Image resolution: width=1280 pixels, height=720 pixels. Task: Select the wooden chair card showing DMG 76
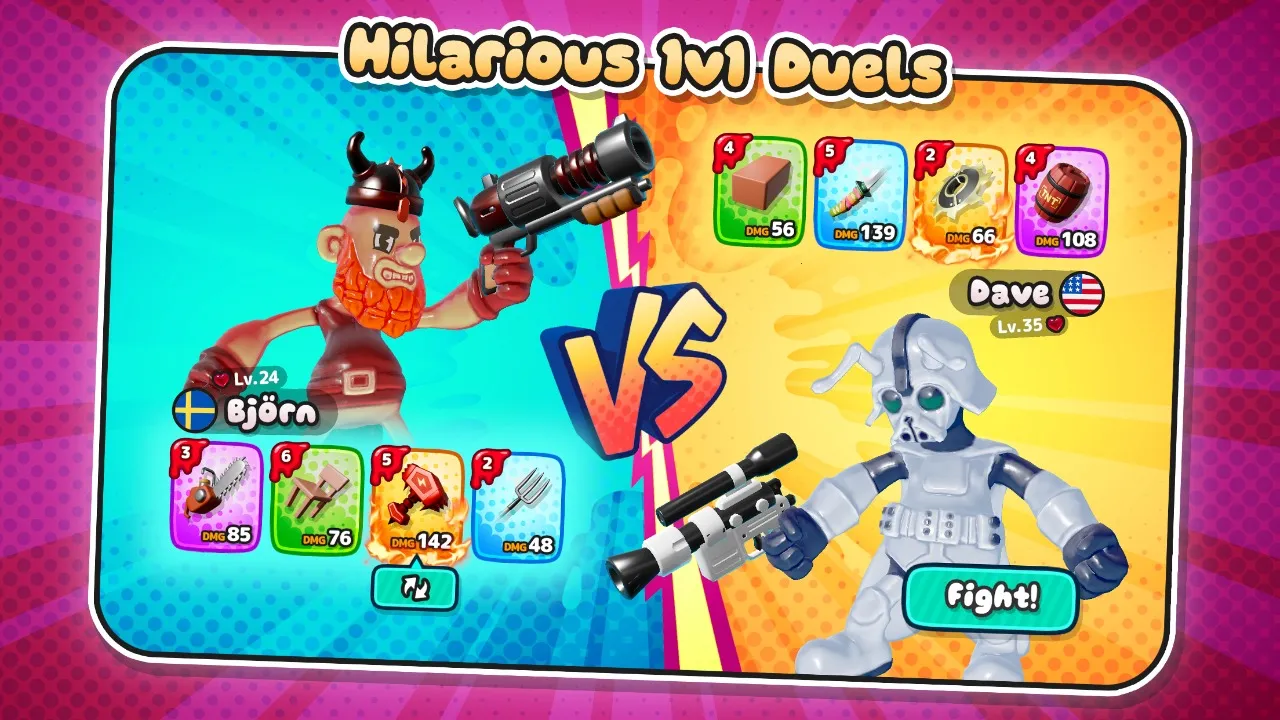click(322, 498)
